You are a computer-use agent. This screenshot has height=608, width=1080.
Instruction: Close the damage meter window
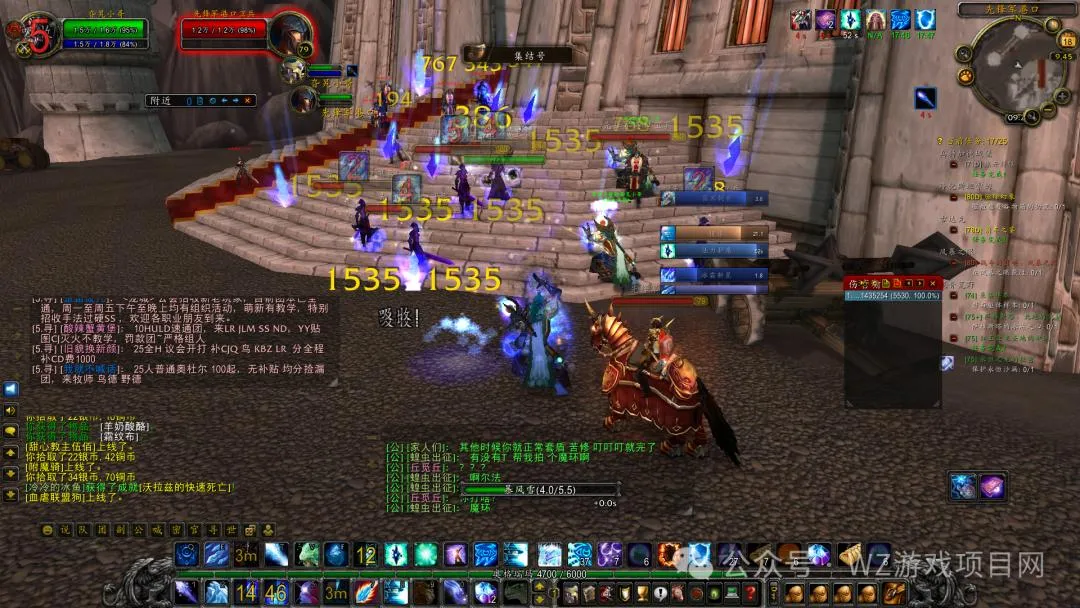935,284
